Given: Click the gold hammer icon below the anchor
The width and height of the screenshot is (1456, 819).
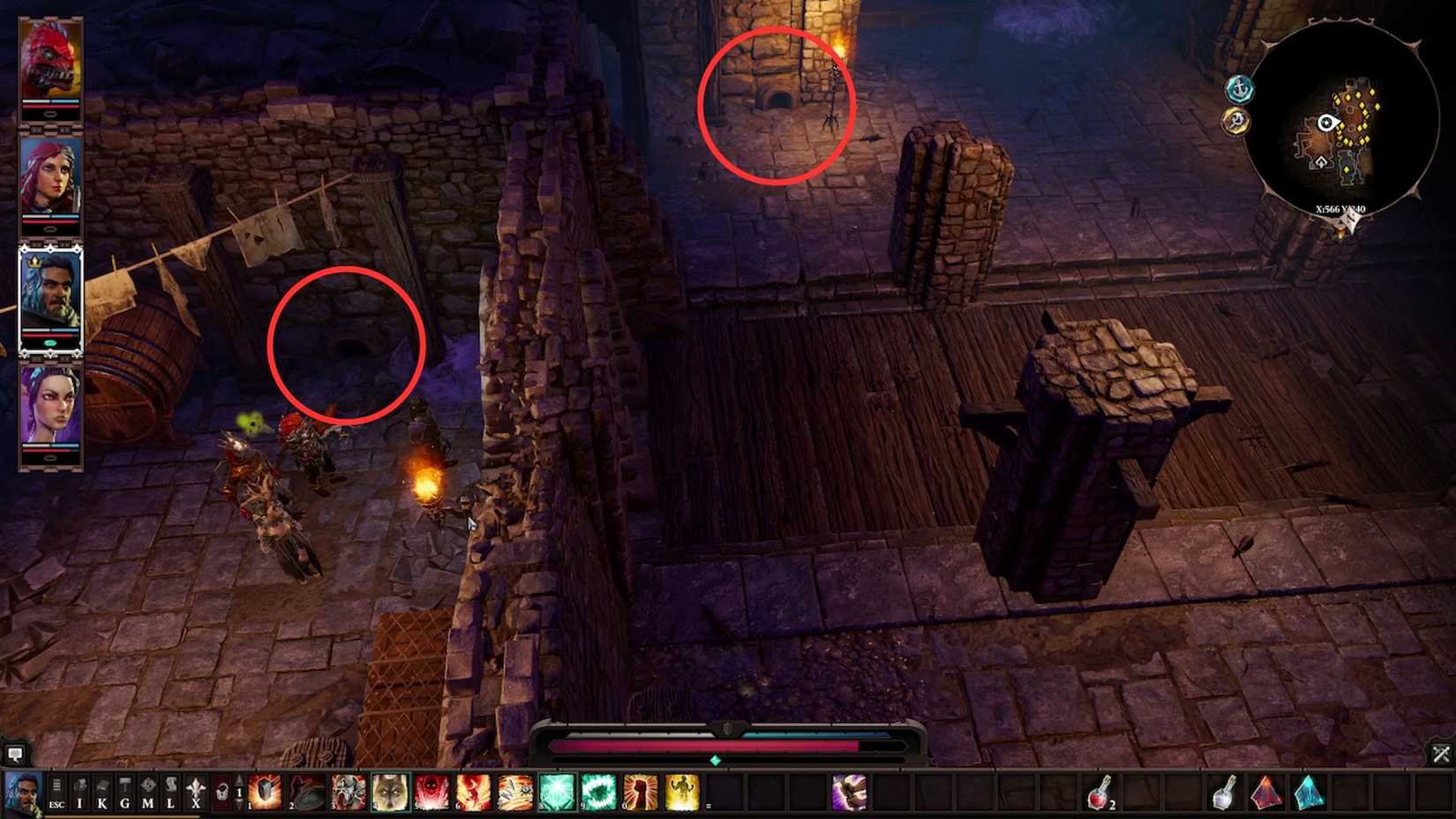Looking at the screenshot, I should coord(1236,119).
